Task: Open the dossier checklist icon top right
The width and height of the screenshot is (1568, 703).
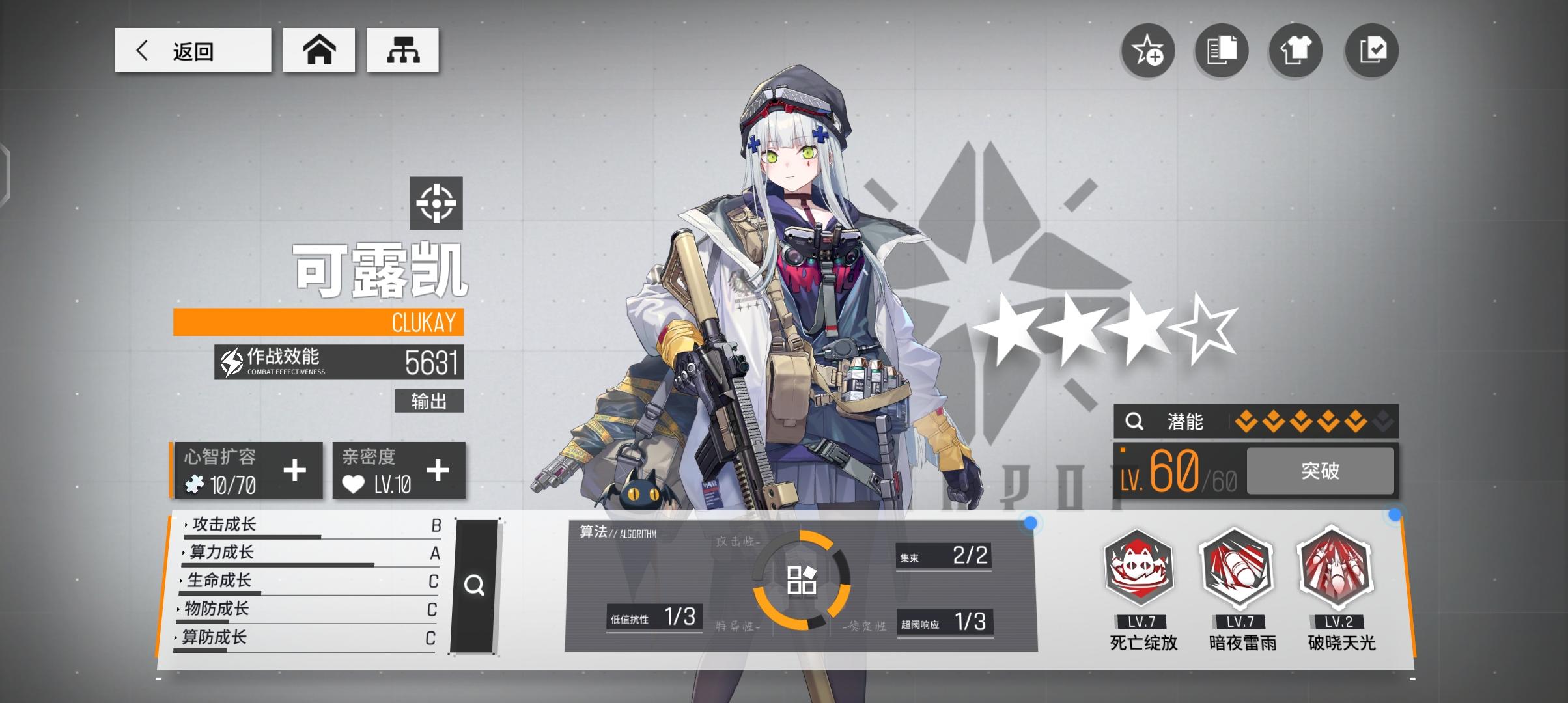Action: pyautogui.click(x=1371, y=49)
